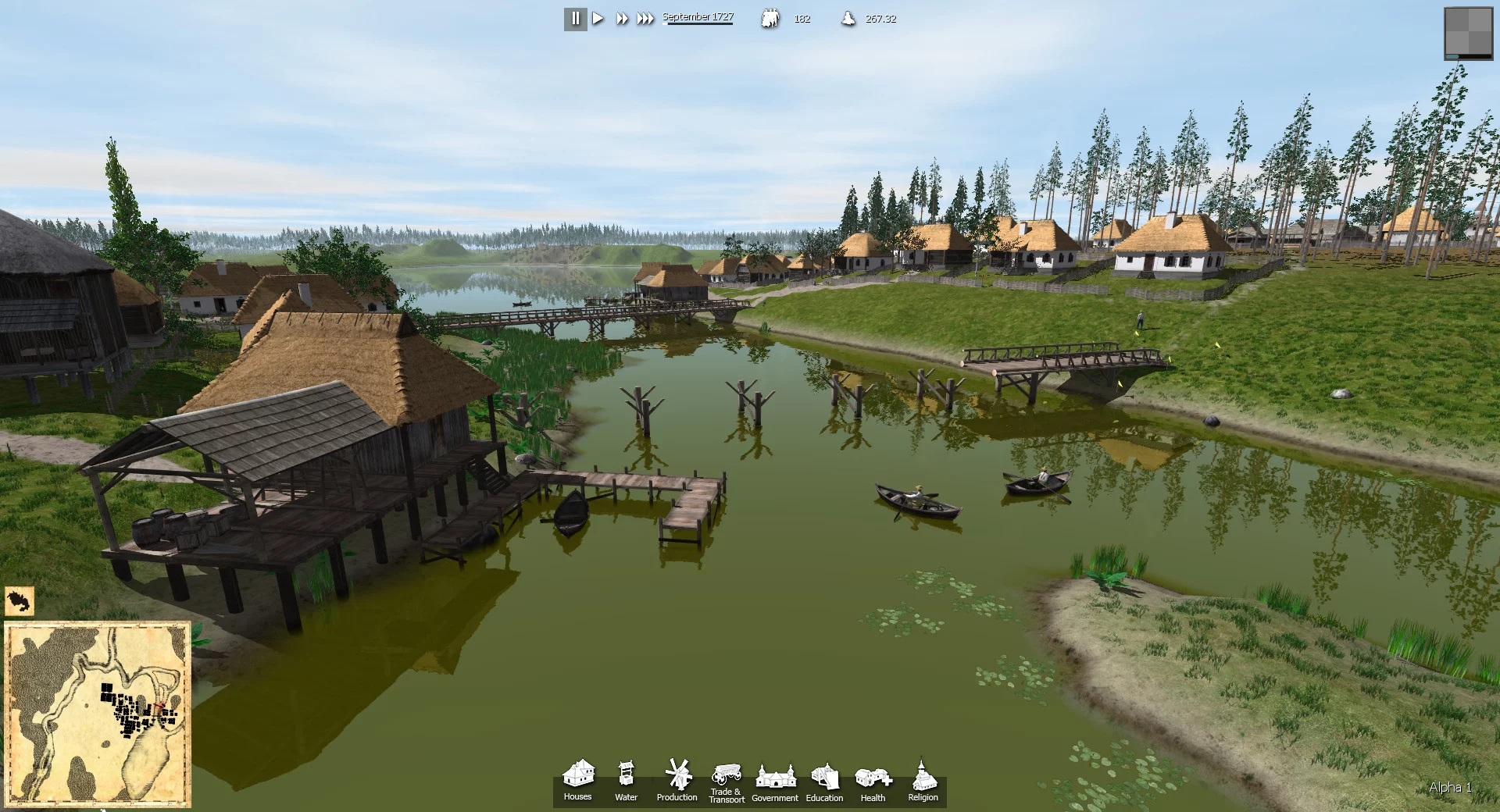Select the Production windmill category

677,780
